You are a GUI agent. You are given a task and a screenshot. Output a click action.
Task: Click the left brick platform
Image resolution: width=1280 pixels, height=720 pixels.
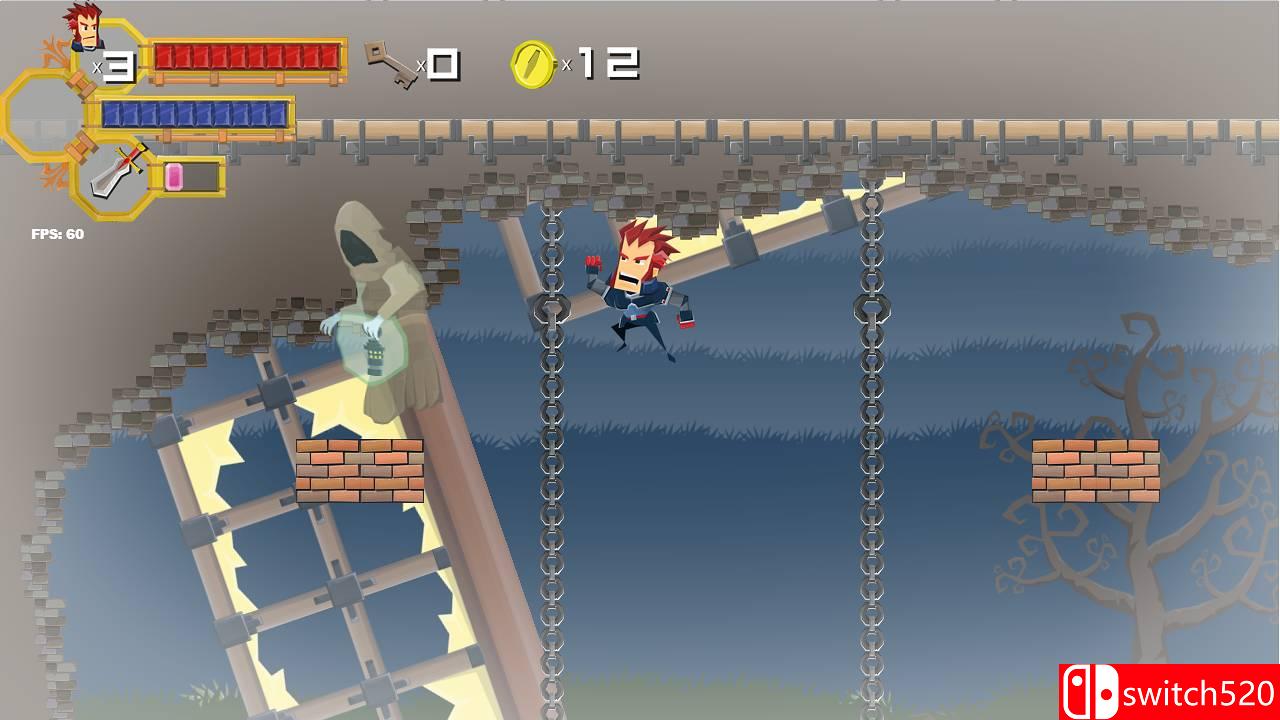[358, 468]
